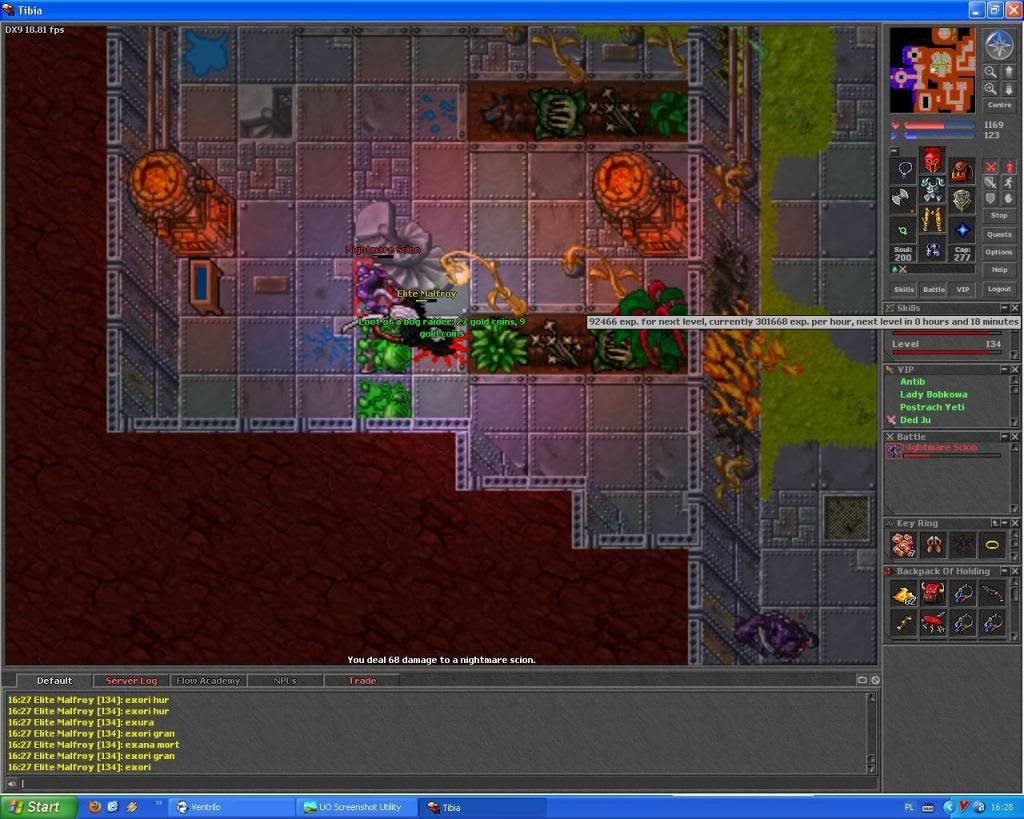The image size is (1024, 819).
Task: Toggle the Skills window button
Action: [903, 289]
